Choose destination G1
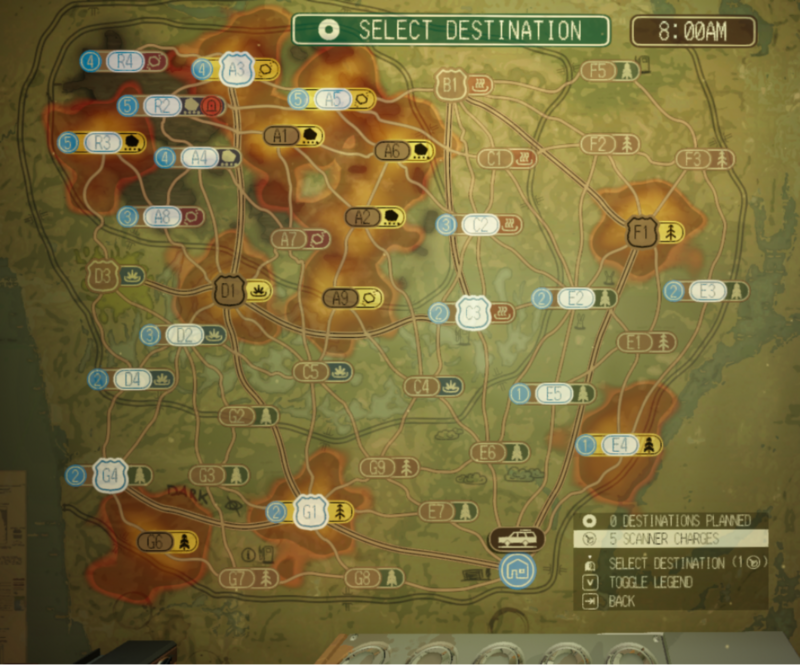The width and height of the screenshot is (800, 665). pos(311,513)
